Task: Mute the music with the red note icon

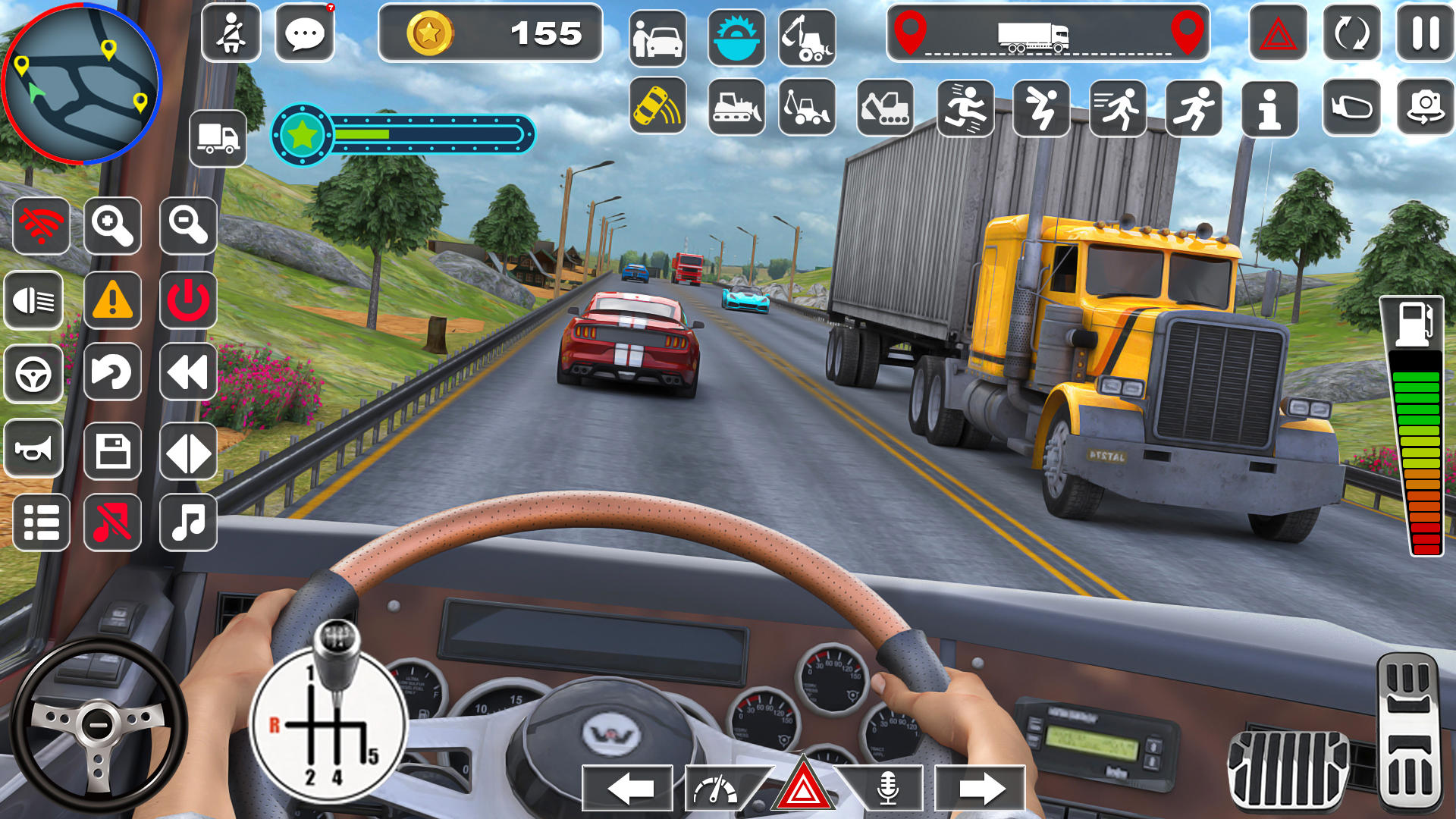Action: click(112, 523)
